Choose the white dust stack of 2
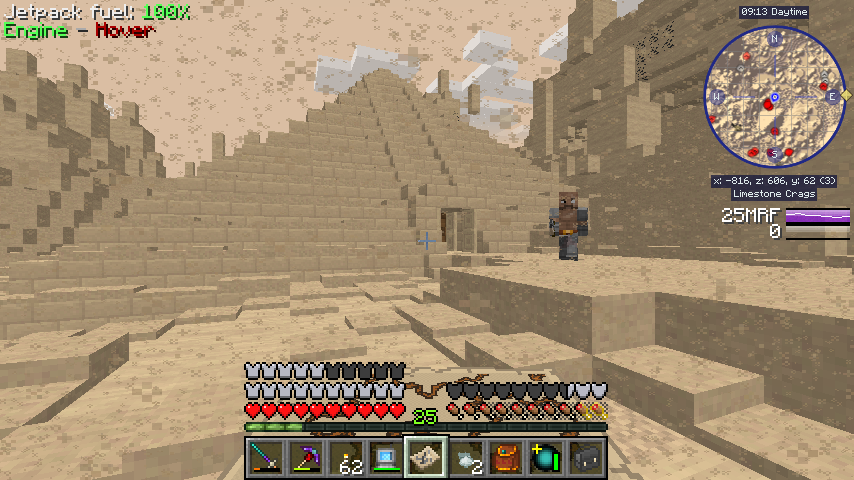The width and height of the screenshot is (854, 480). pos(465,457)
